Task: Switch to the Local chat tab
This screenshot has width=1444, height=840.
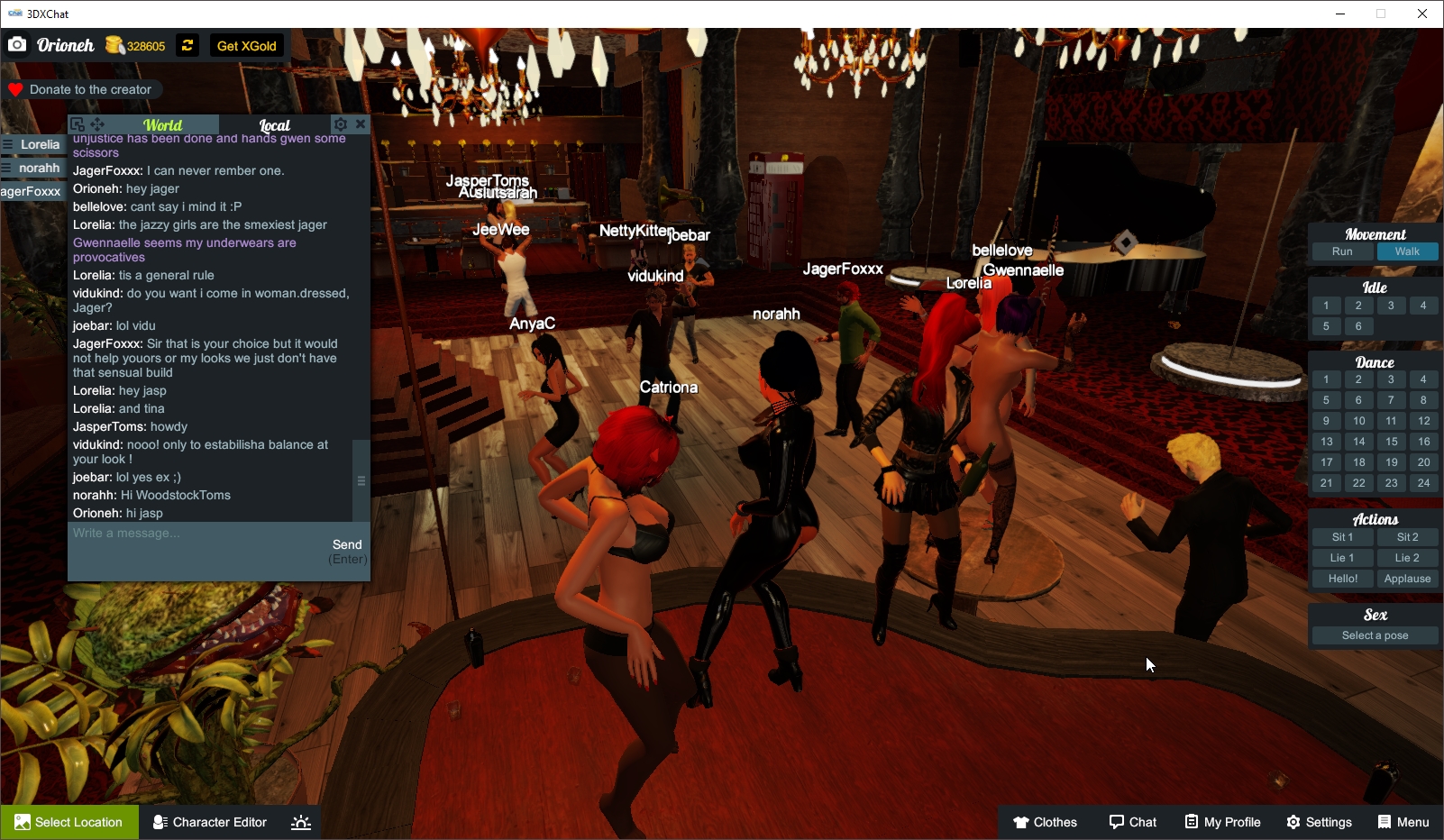Action: click(x=273, y=124)
